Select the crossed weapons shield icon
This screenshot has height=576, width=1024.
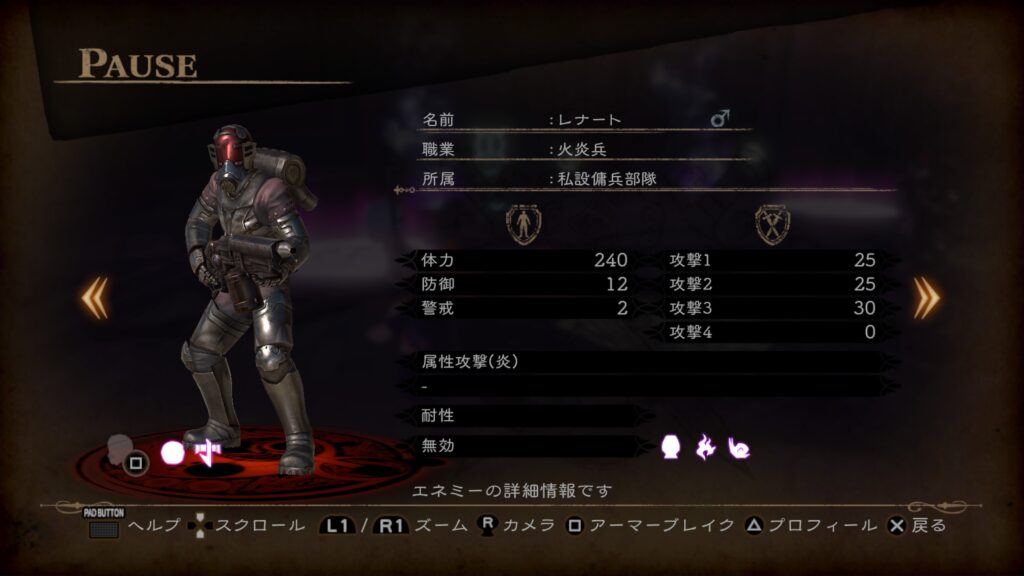773,223
